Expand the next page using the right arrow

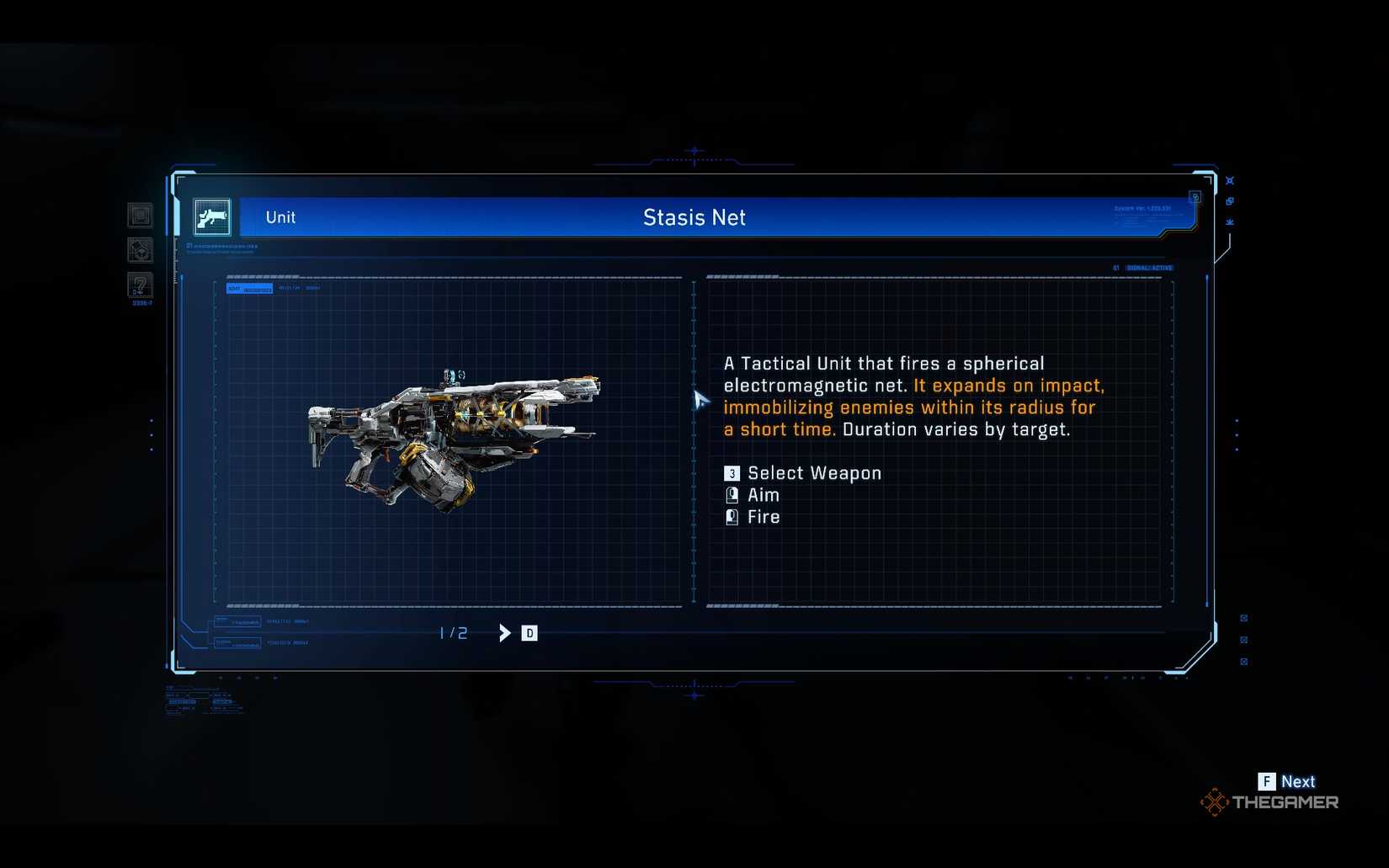tap(504, 632)
